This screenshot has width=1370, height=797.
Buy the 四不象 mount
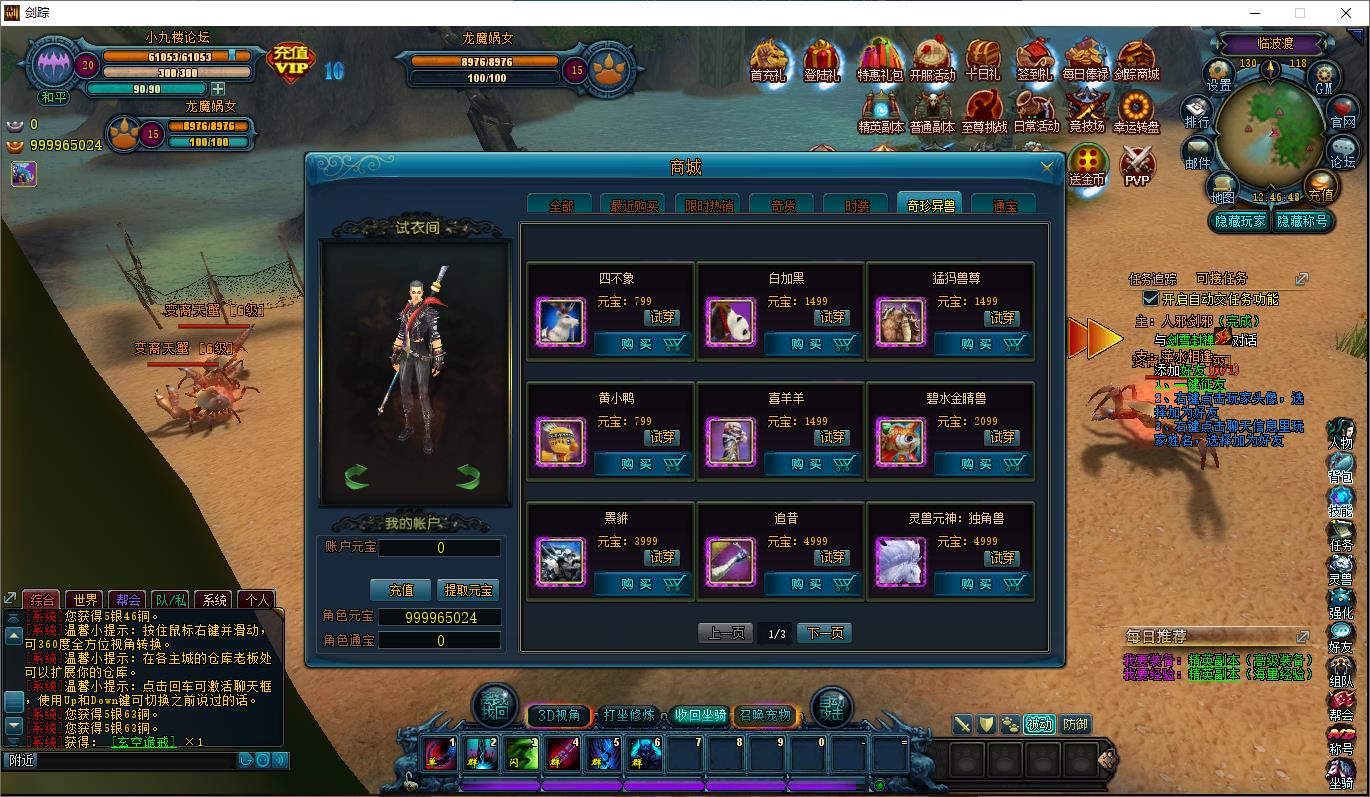coord(641,344)
